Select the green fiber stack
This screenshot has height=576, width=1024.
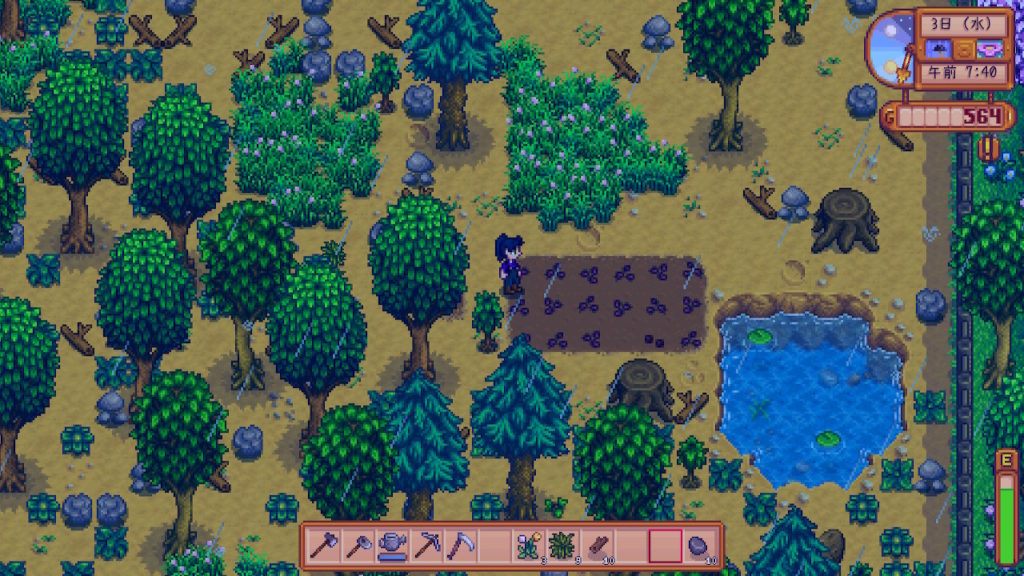[x=562, y=546]
